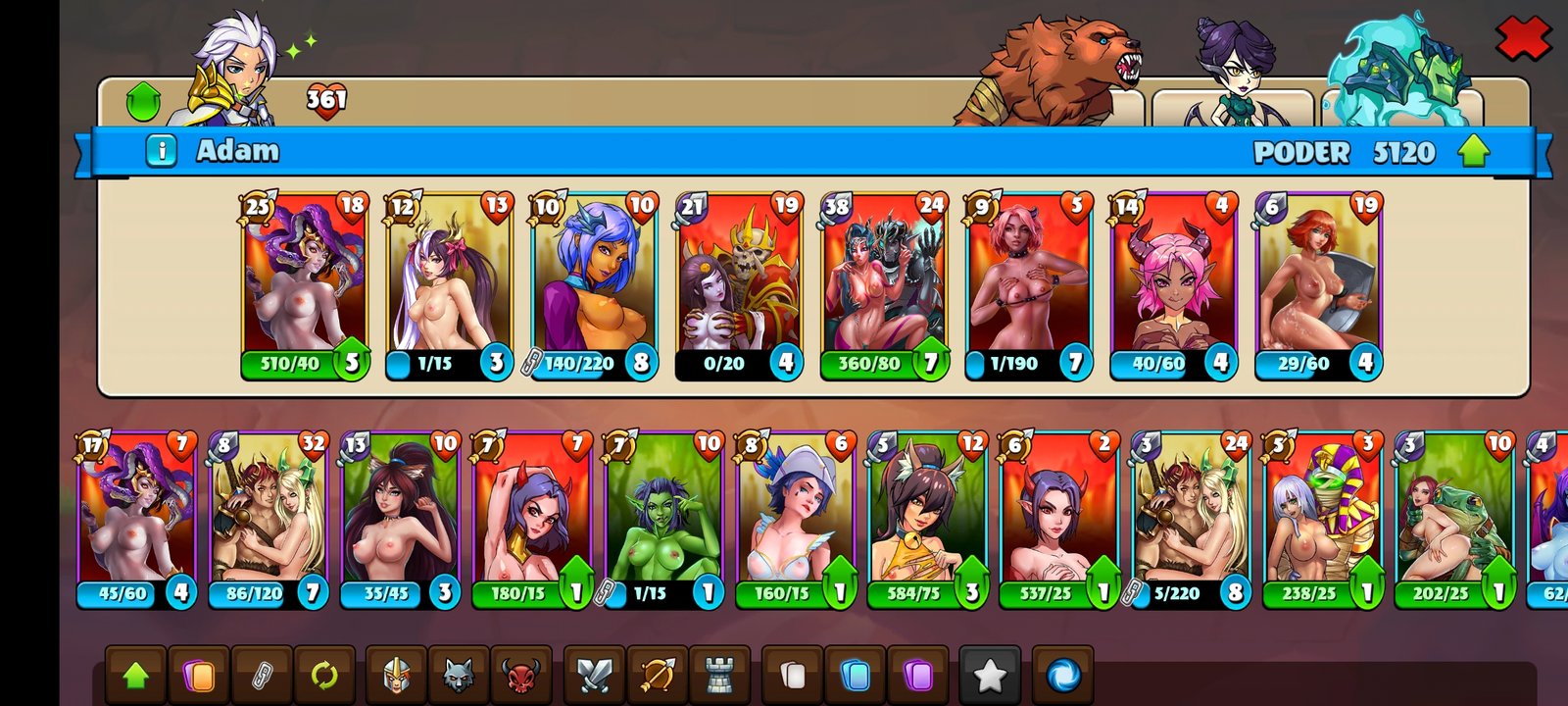Close the deck screen with the red X
Image resolution: width=1568 pixels, height=706 pixels.
pyautogui.click(x=1522, y=38)
